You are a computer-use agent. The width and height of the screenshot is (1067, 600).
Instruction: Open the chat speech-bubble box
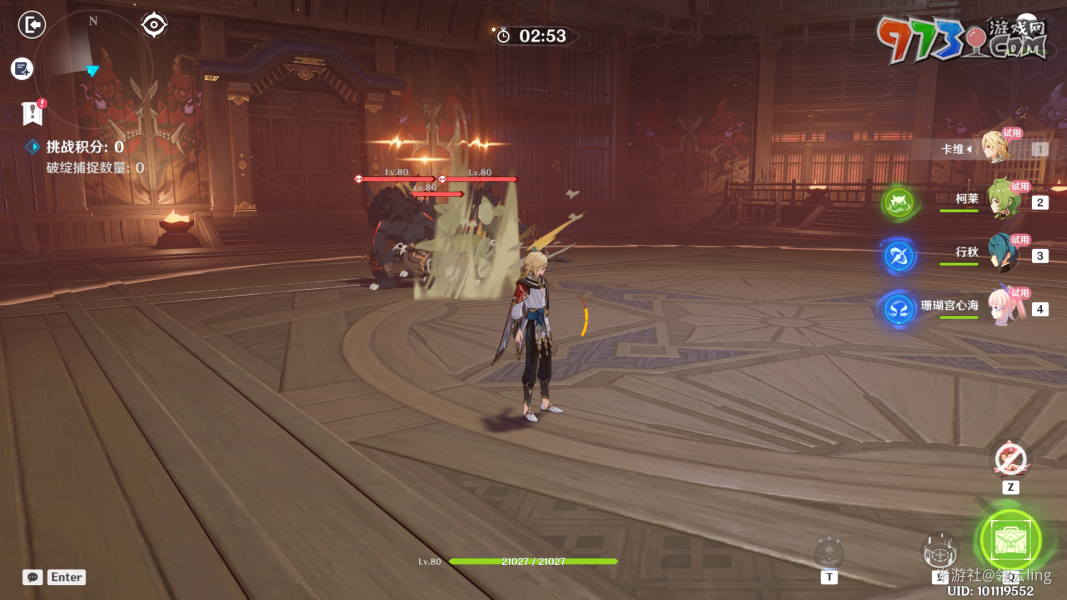(x=33, y=577)
